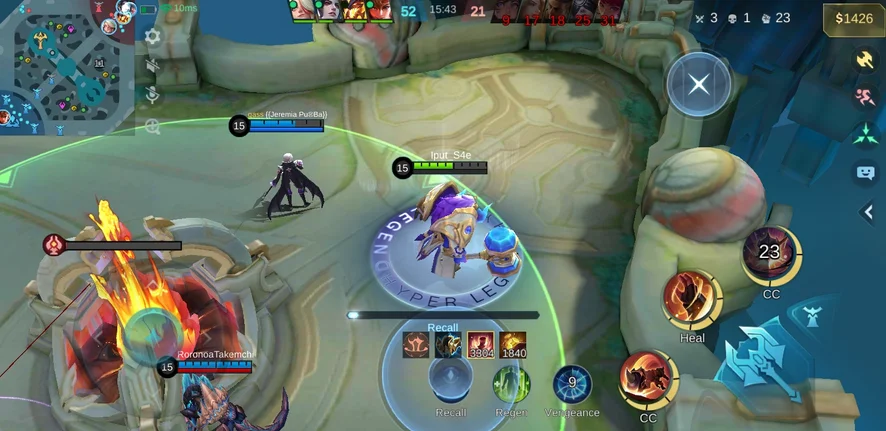Toggle the muted microphone icon
This screenshot has height=431, width=886.
[152, 95]
